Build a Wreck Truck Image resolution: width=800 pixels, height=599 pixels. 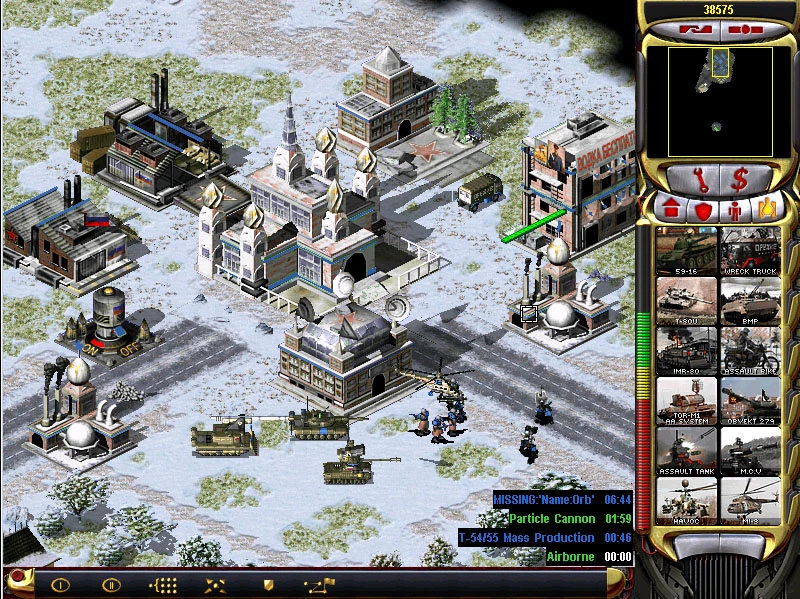click(x=750, y=250)
